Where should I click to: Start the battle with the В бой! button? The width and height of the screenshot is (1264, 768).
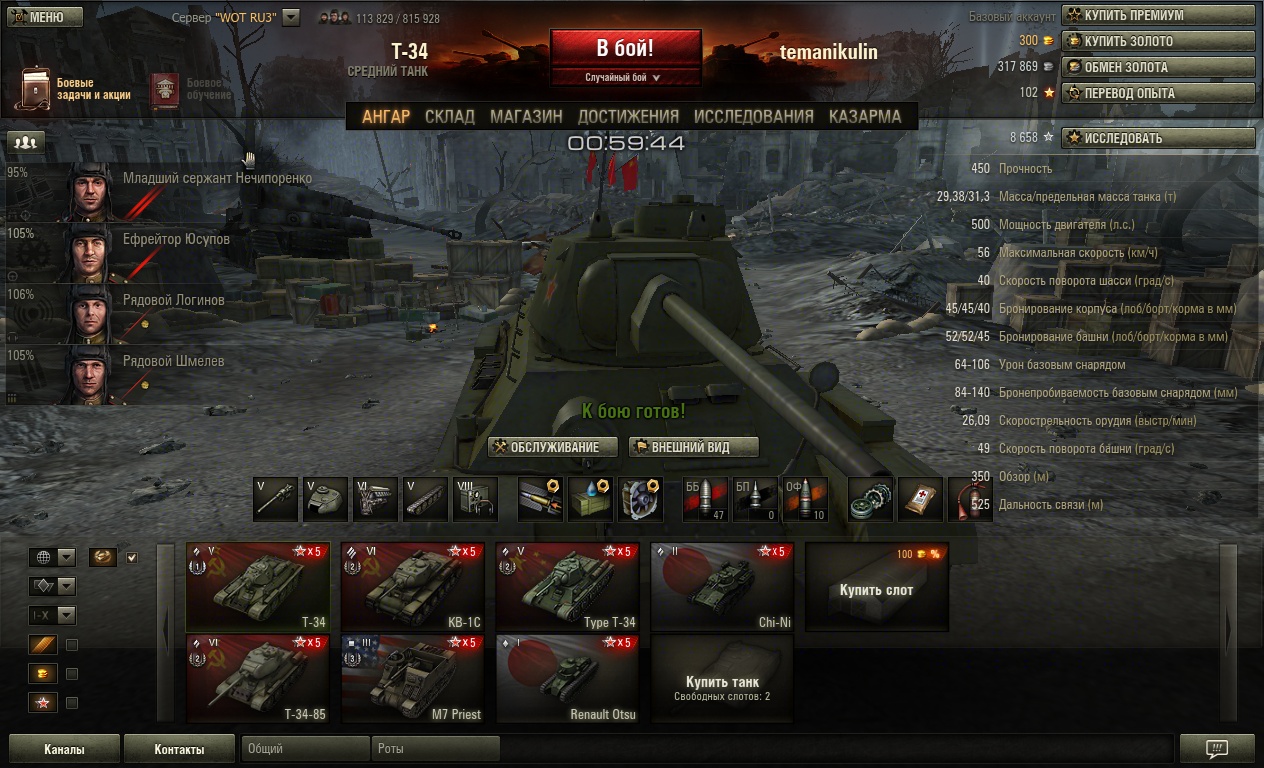pyautogui.click(x=625, y=48)
